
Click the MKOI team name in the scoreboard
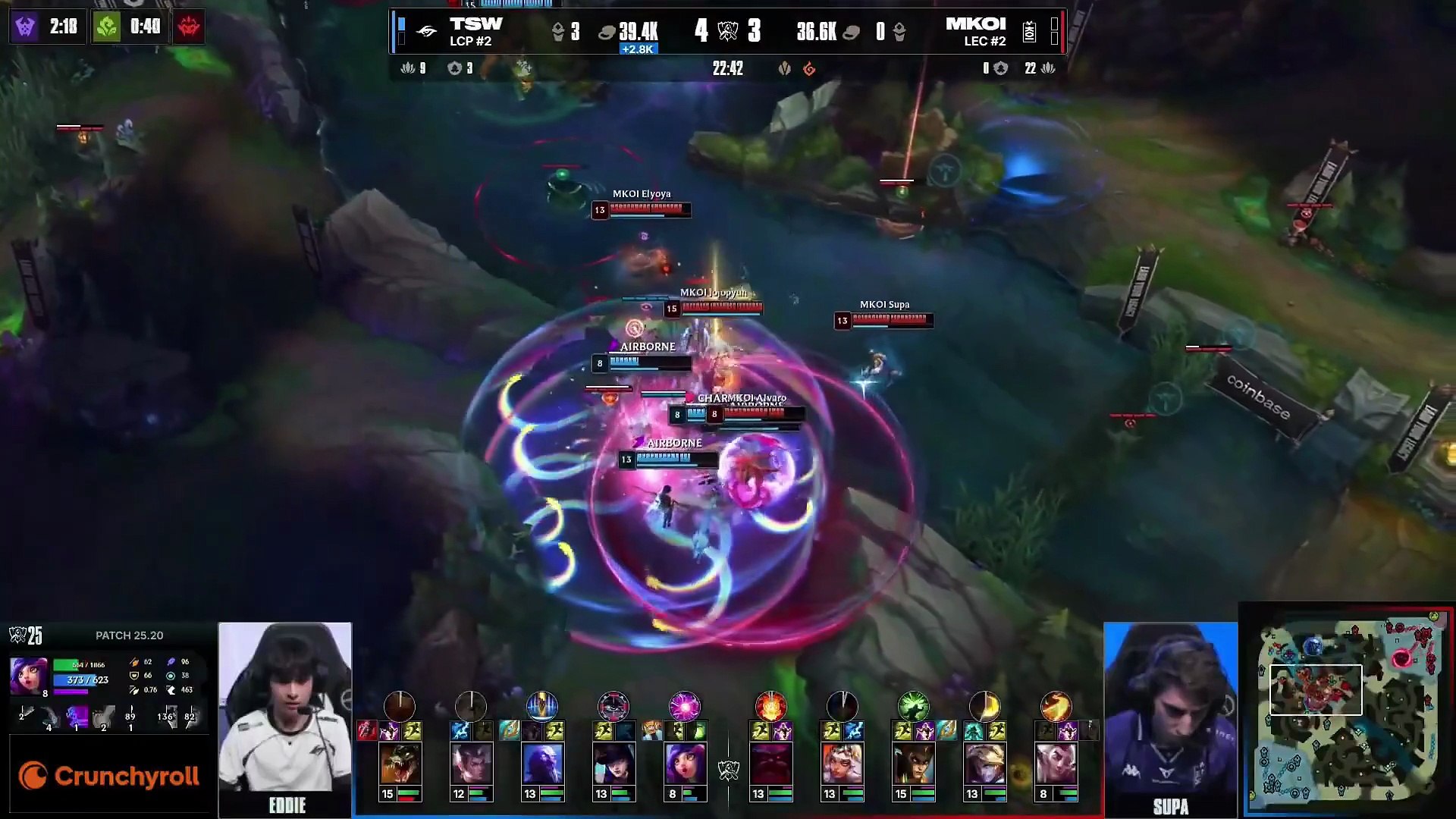pyautogui.click(x=975, y=24)
